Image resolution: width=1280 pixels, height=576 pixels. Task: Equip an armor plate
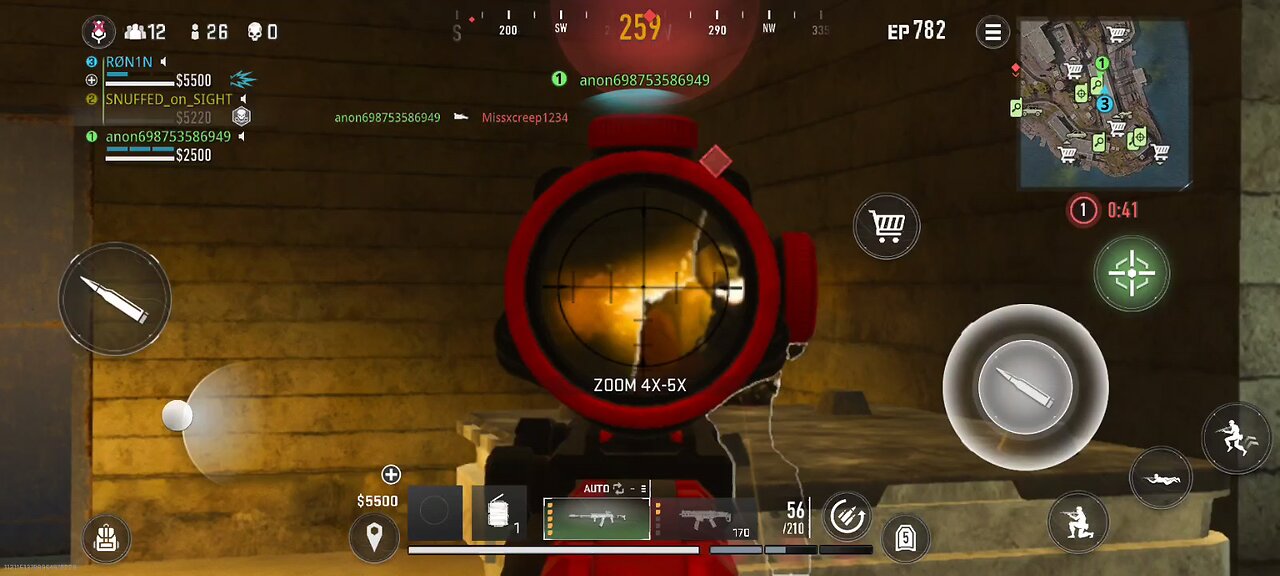click(x=906, y=538)
